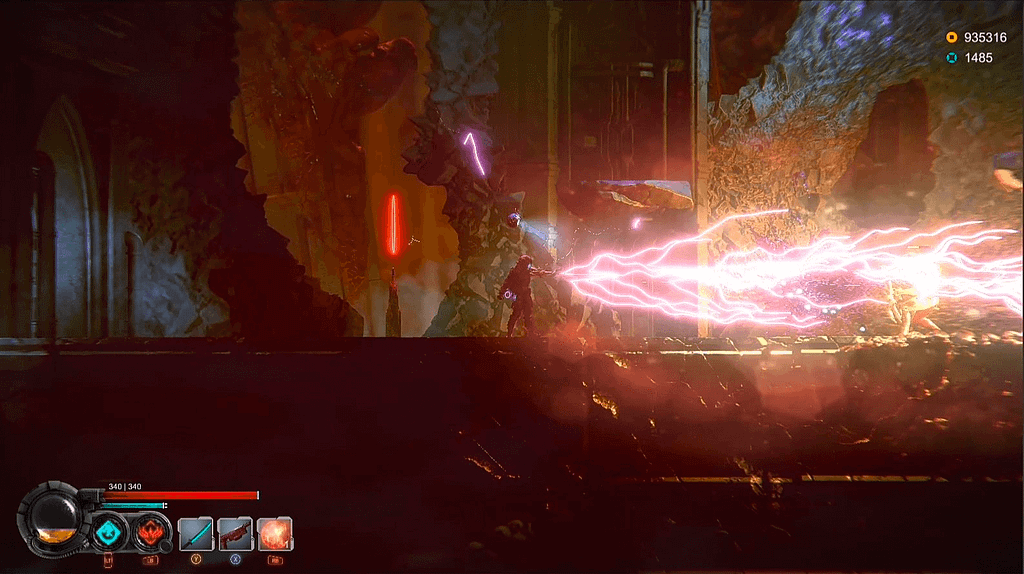Trigger the cyan diamond skill icon
1024x574 pixels.
pos(109,532)
